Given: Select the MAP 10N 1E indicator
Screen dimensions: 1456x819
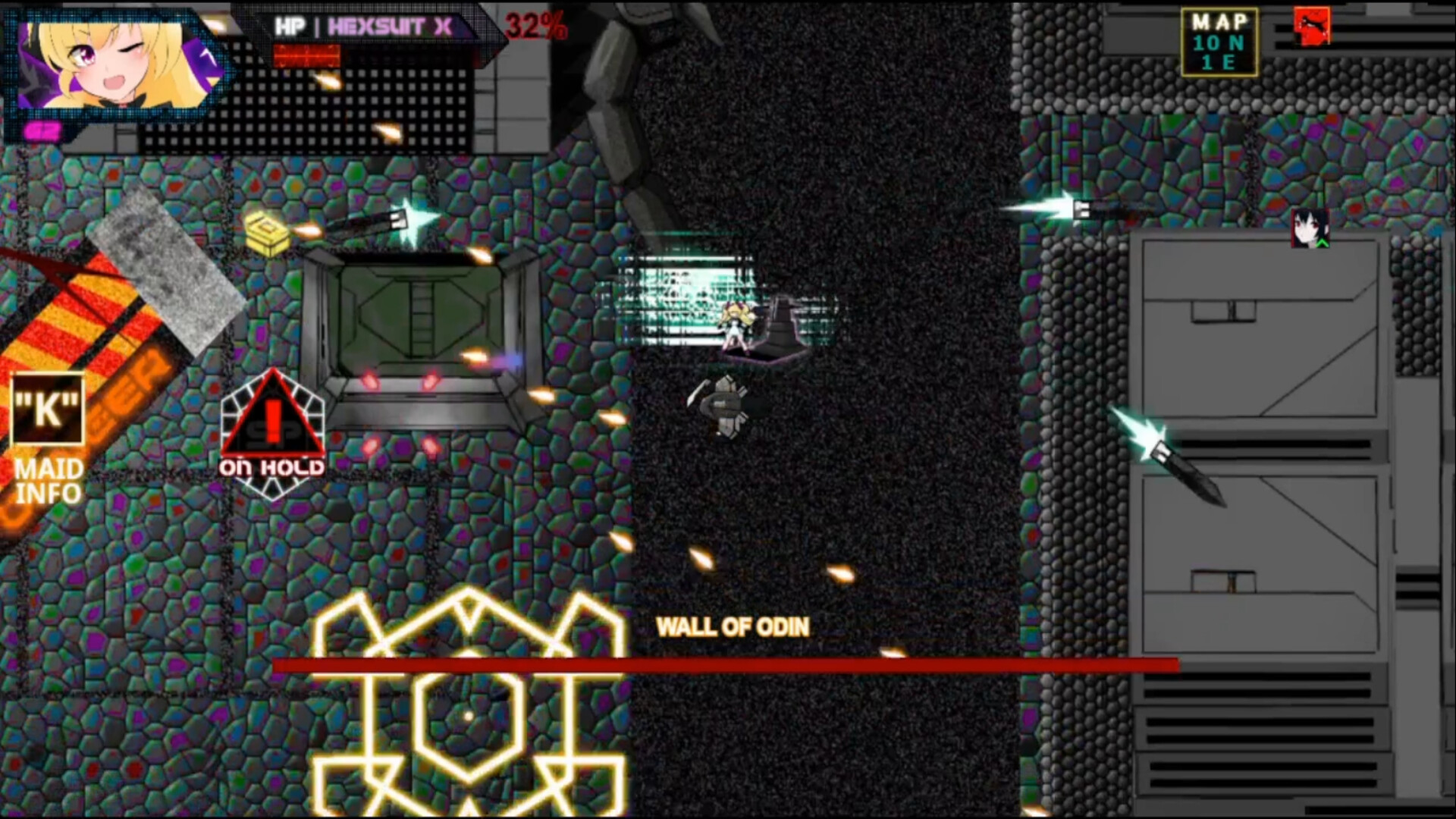Looking at the screenshot, I should pos(1220,42).
